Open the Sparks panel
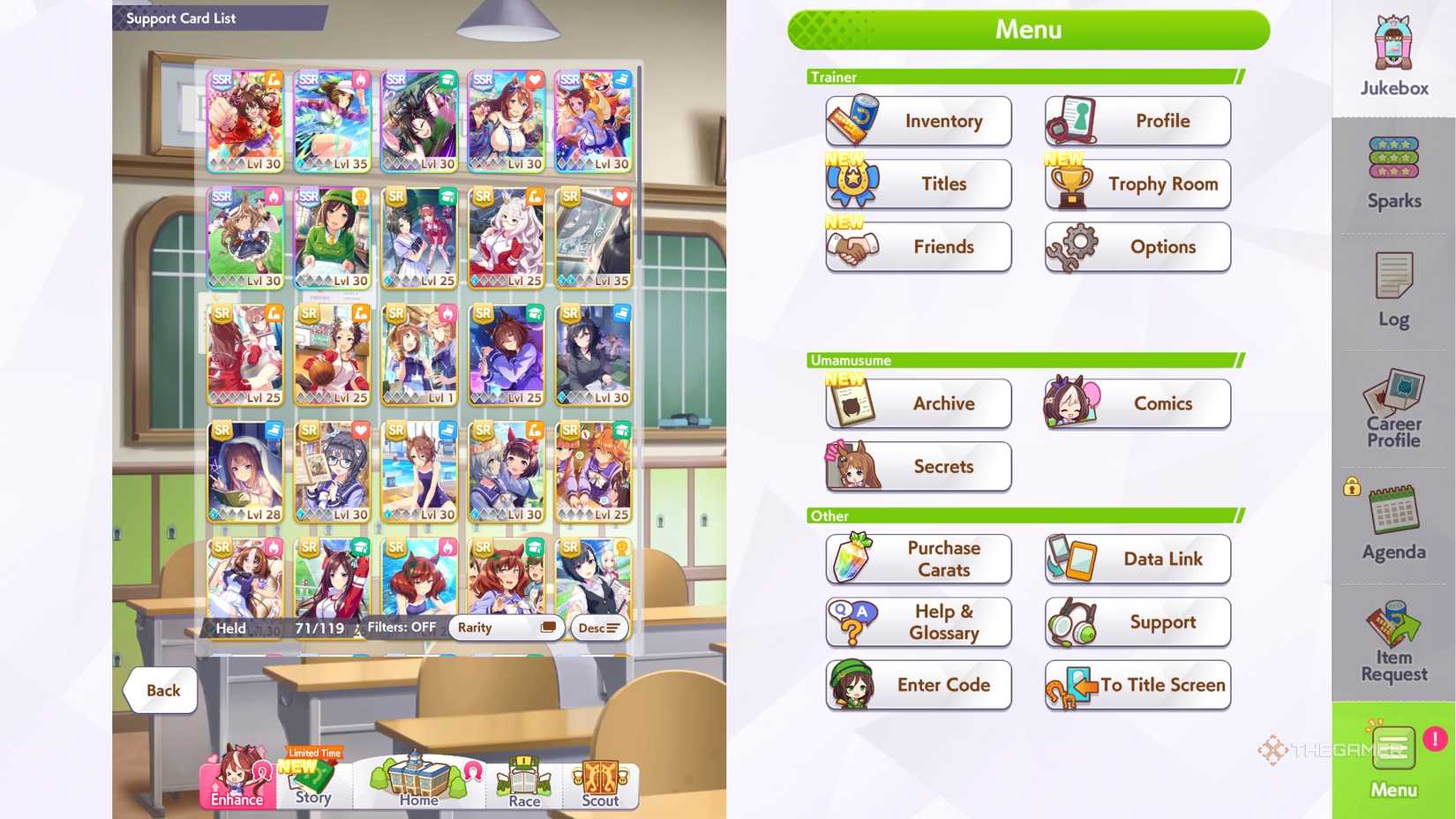Screen dimensions: 1456x819 (1392, 168)
